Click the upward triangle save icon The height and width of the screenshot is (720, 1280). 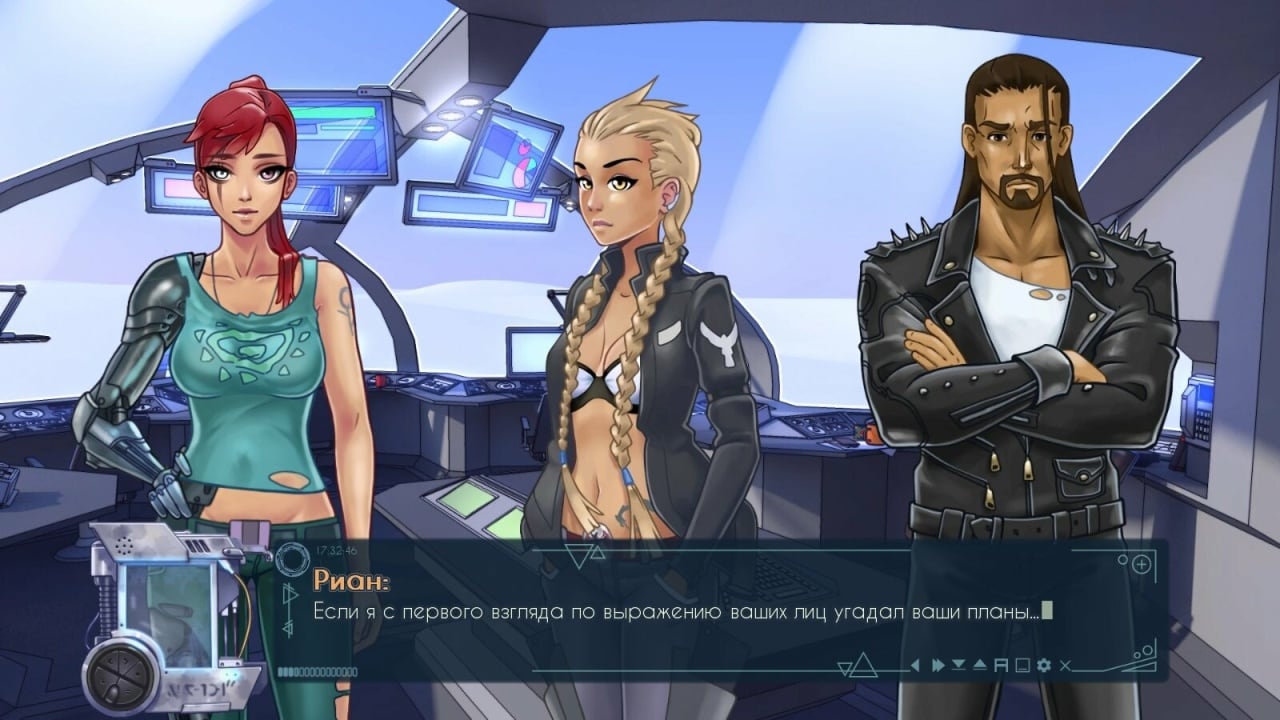coord(979,665)
